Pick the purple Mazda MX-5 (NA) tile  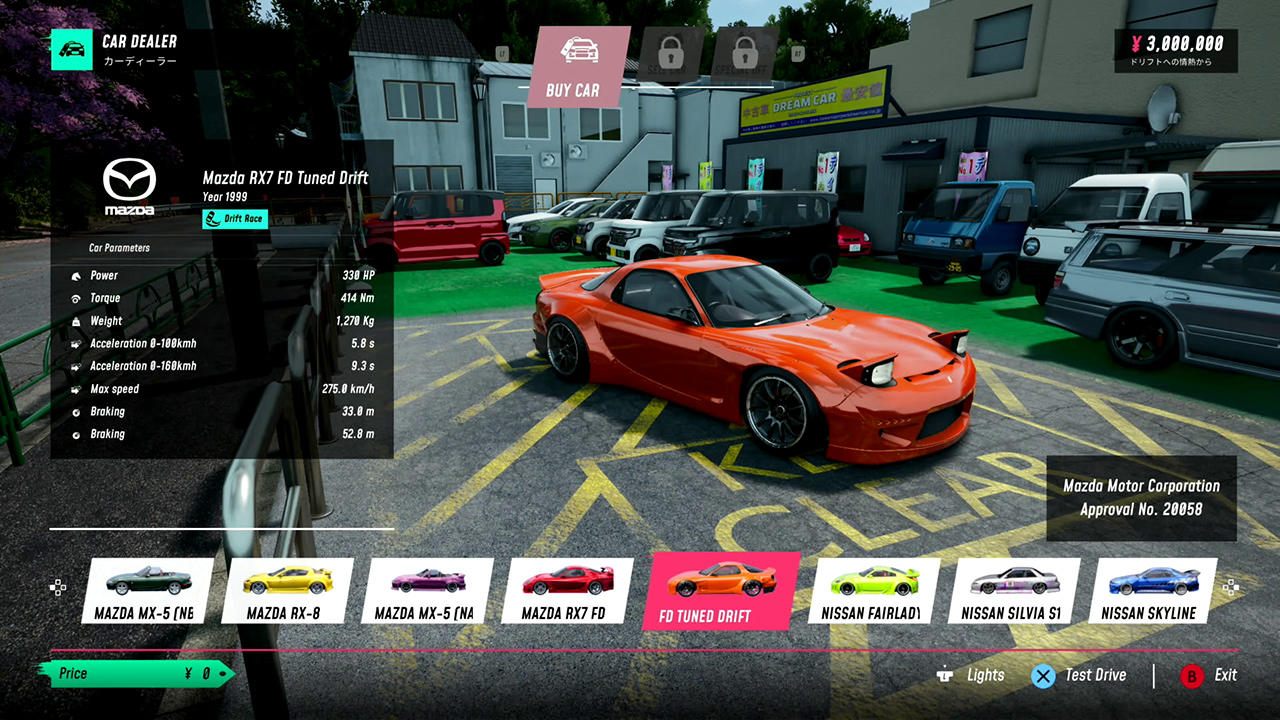(x=426, y=592)
